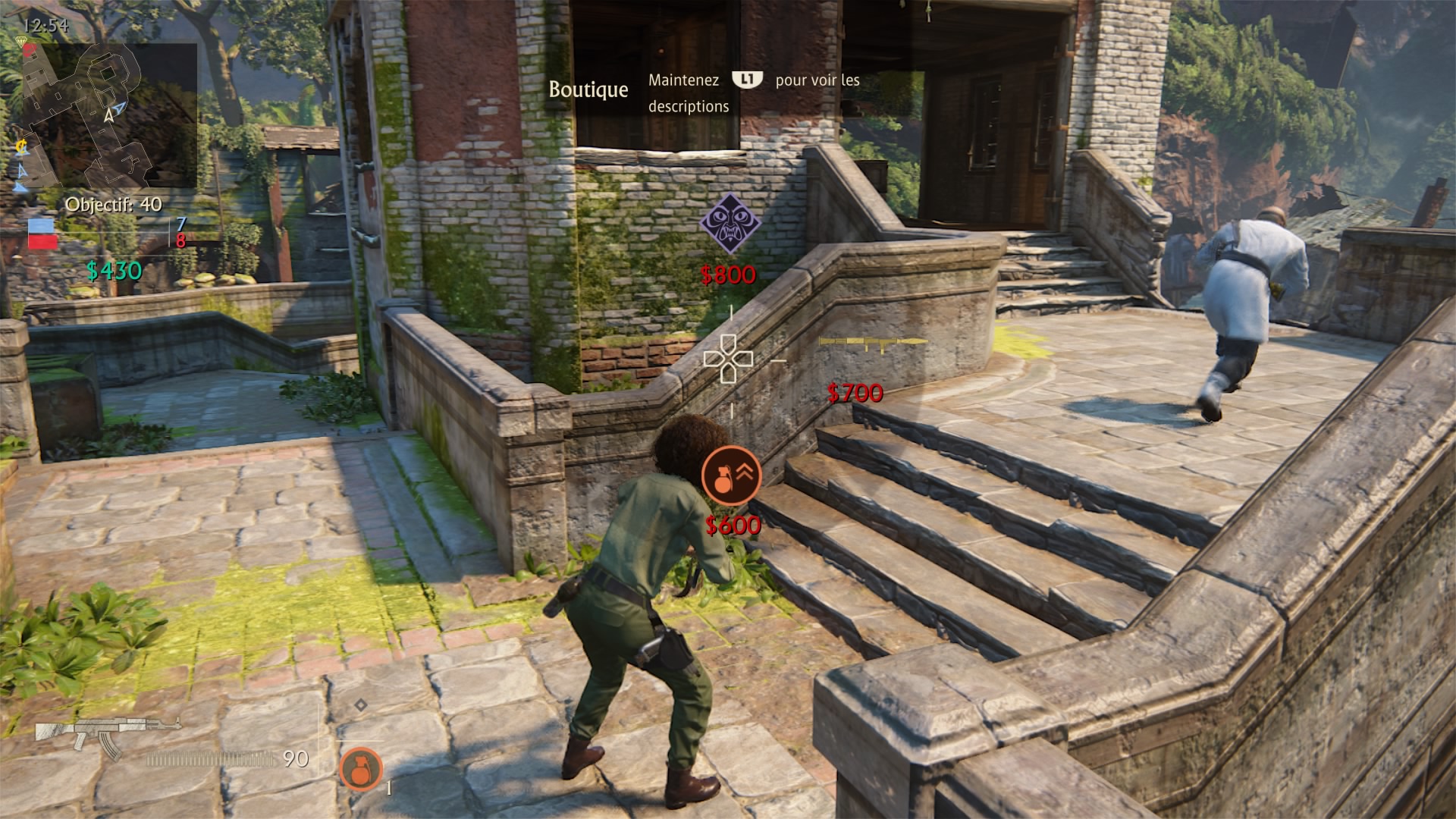Click the Maintenez pour voir les descriptions text
This screenshot has width=1456, height=819.
pos(753,93)
